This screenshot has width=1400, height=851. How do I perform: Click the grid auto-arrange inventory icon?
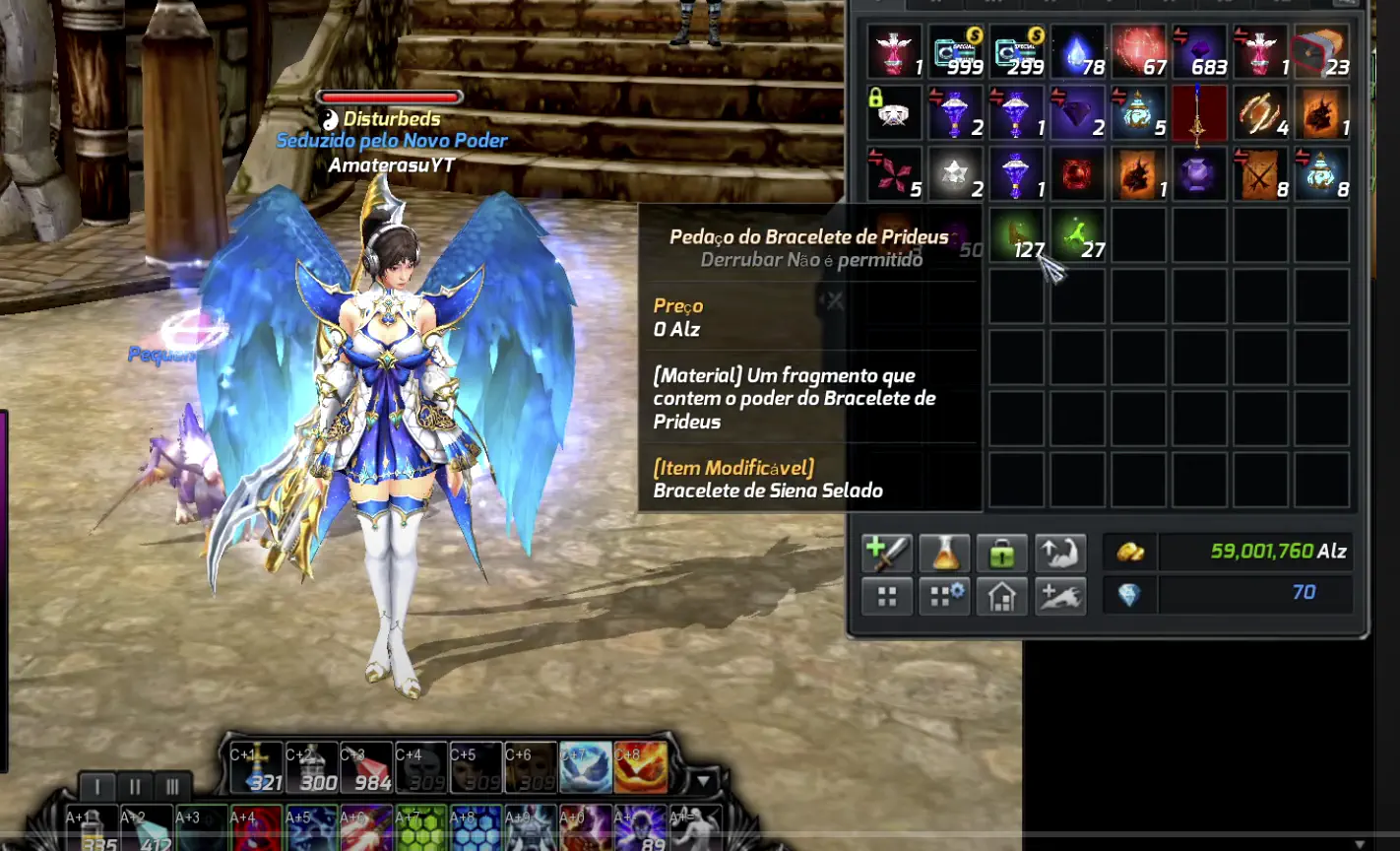click(x=885, y=595)
